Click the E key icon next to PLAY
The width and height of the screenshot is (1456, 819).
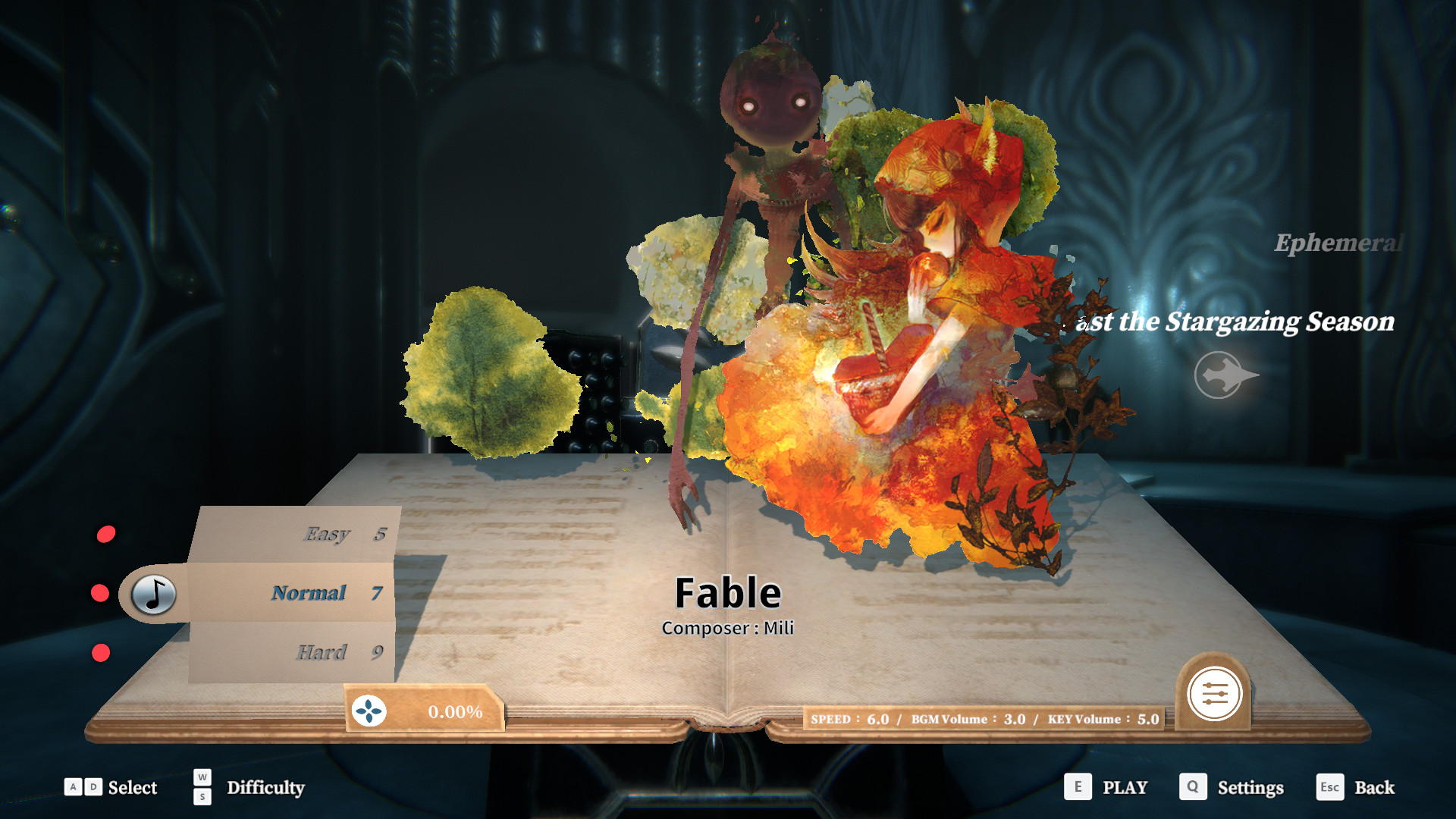(1077, 787)
